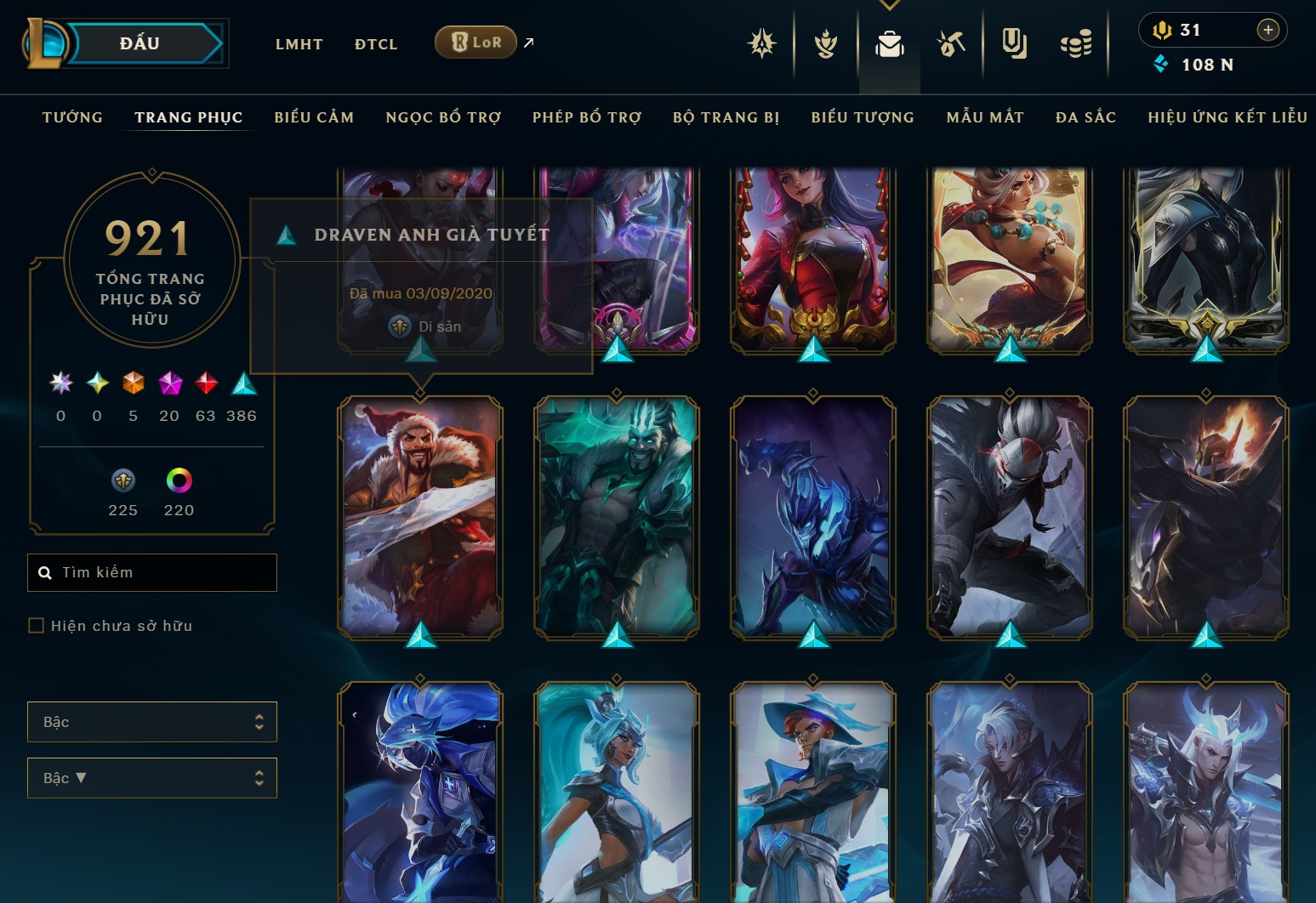The height and width of the screenshot is (903, 1316).
Task: Go to the NGỌC BỔ TRỢ tab
Action: point(443,117)
